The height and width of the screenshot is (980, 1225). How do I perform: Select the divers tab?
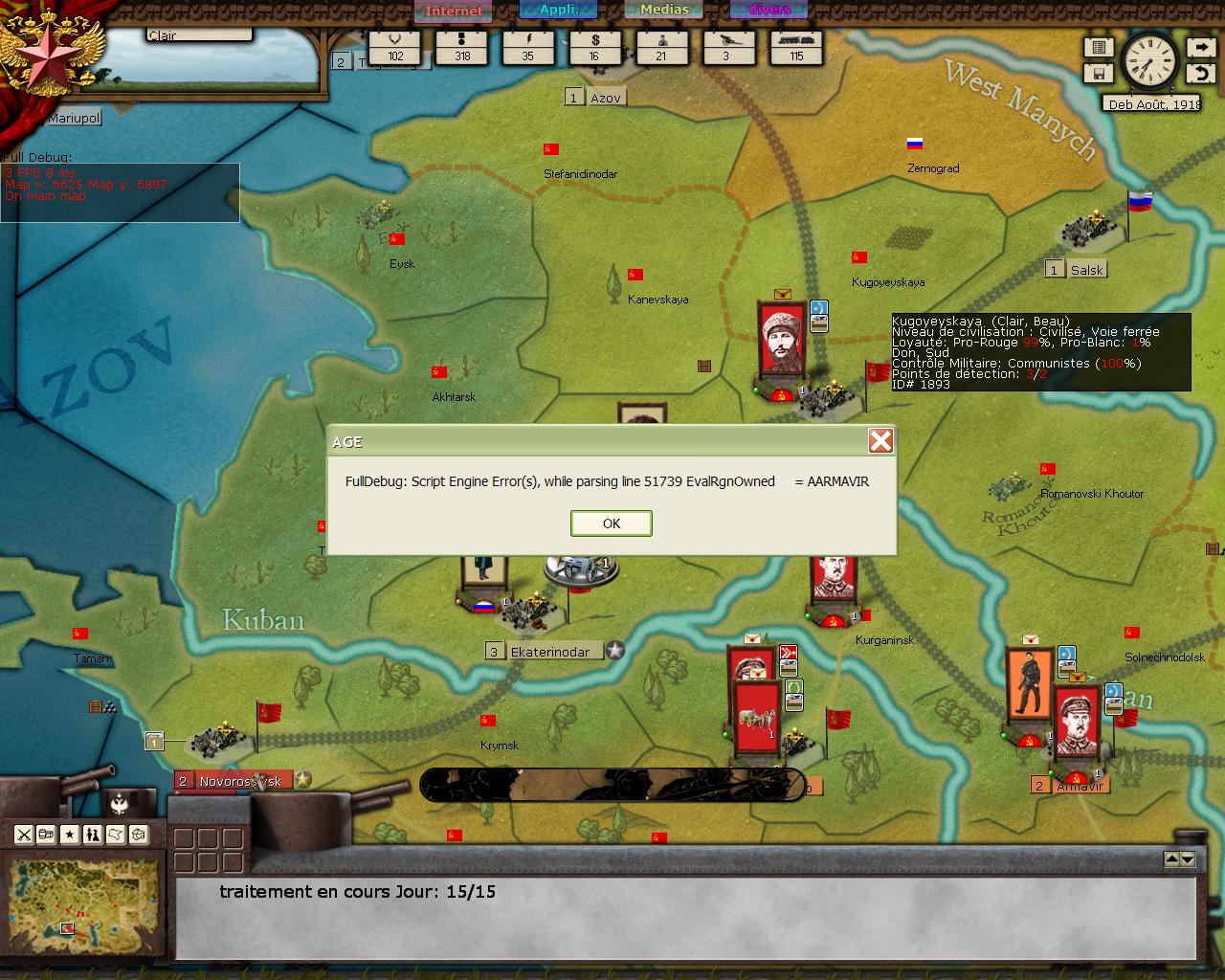pyautogui.click(x=769, y=10)
